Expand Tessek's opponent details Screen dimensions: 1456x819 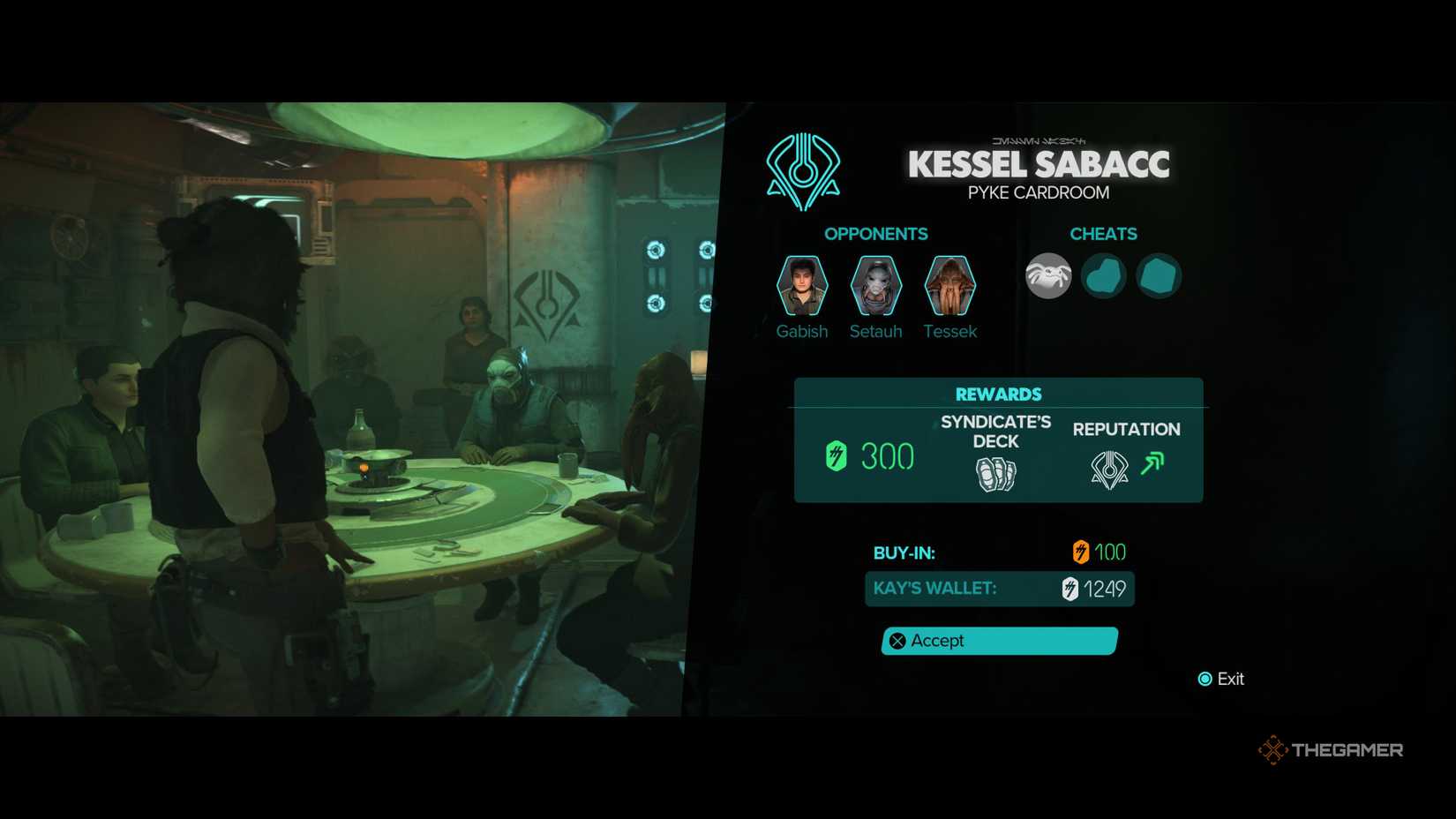pyautogui.click(x=950, y=285)
